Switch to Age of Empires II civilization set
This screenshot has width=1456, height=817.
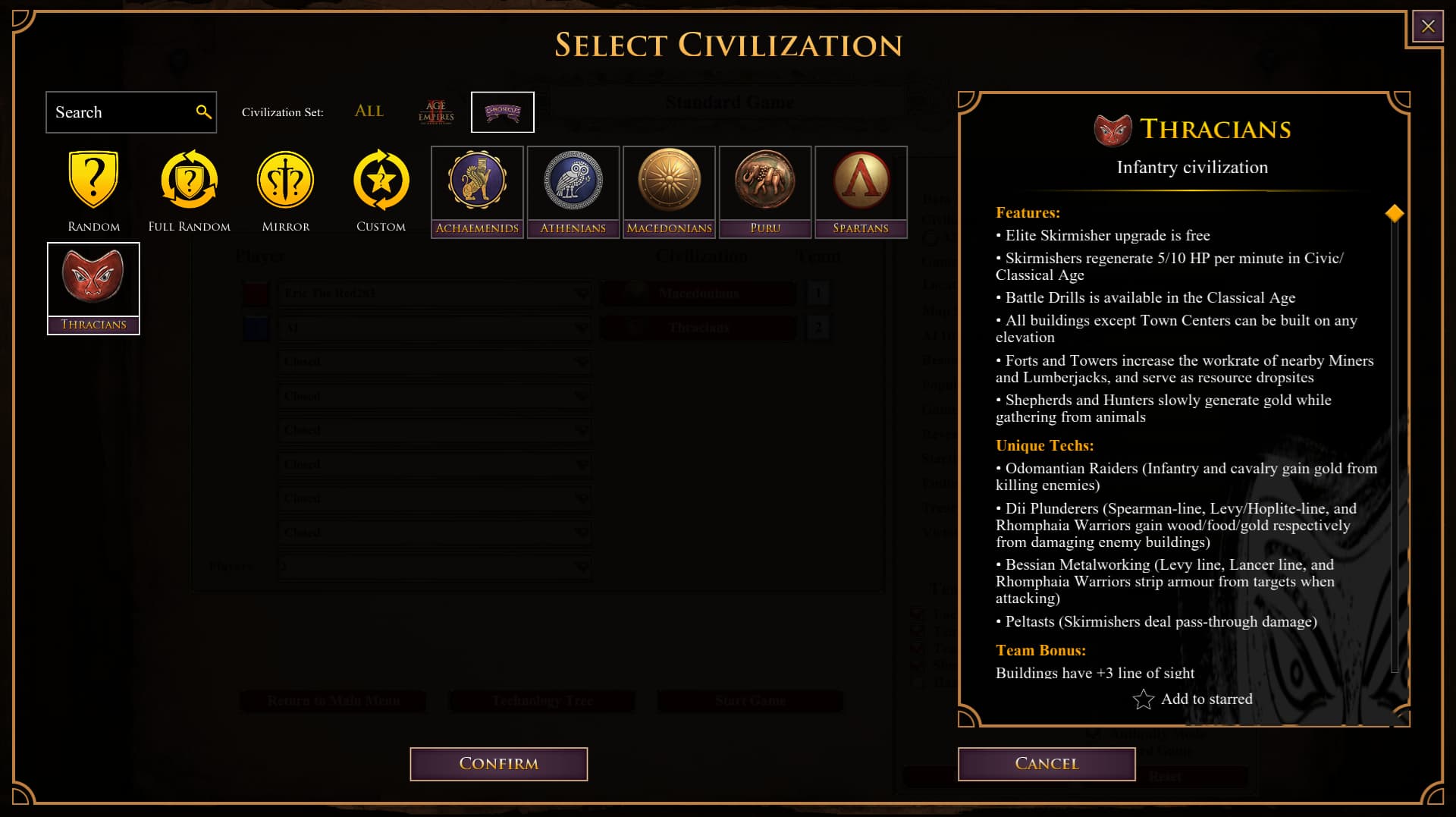click(436, 112)
